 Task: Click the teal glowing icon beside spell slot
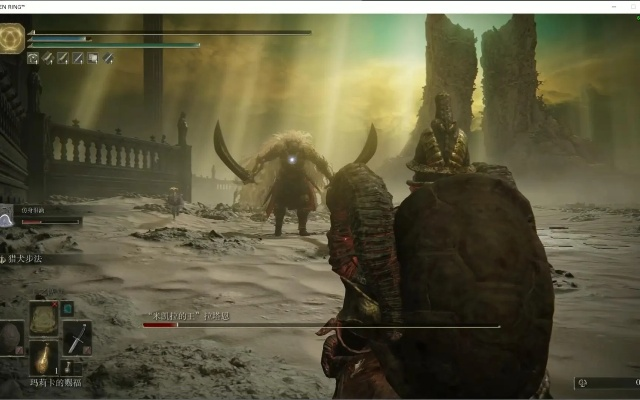pos(67,308)
